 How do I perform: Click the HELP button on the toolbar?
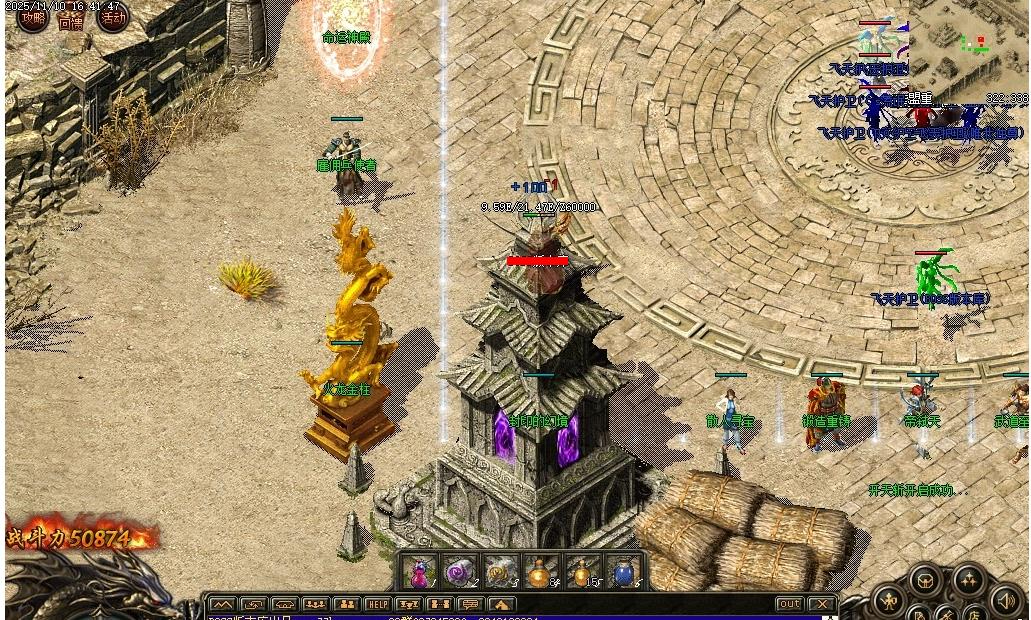point(377,605)
